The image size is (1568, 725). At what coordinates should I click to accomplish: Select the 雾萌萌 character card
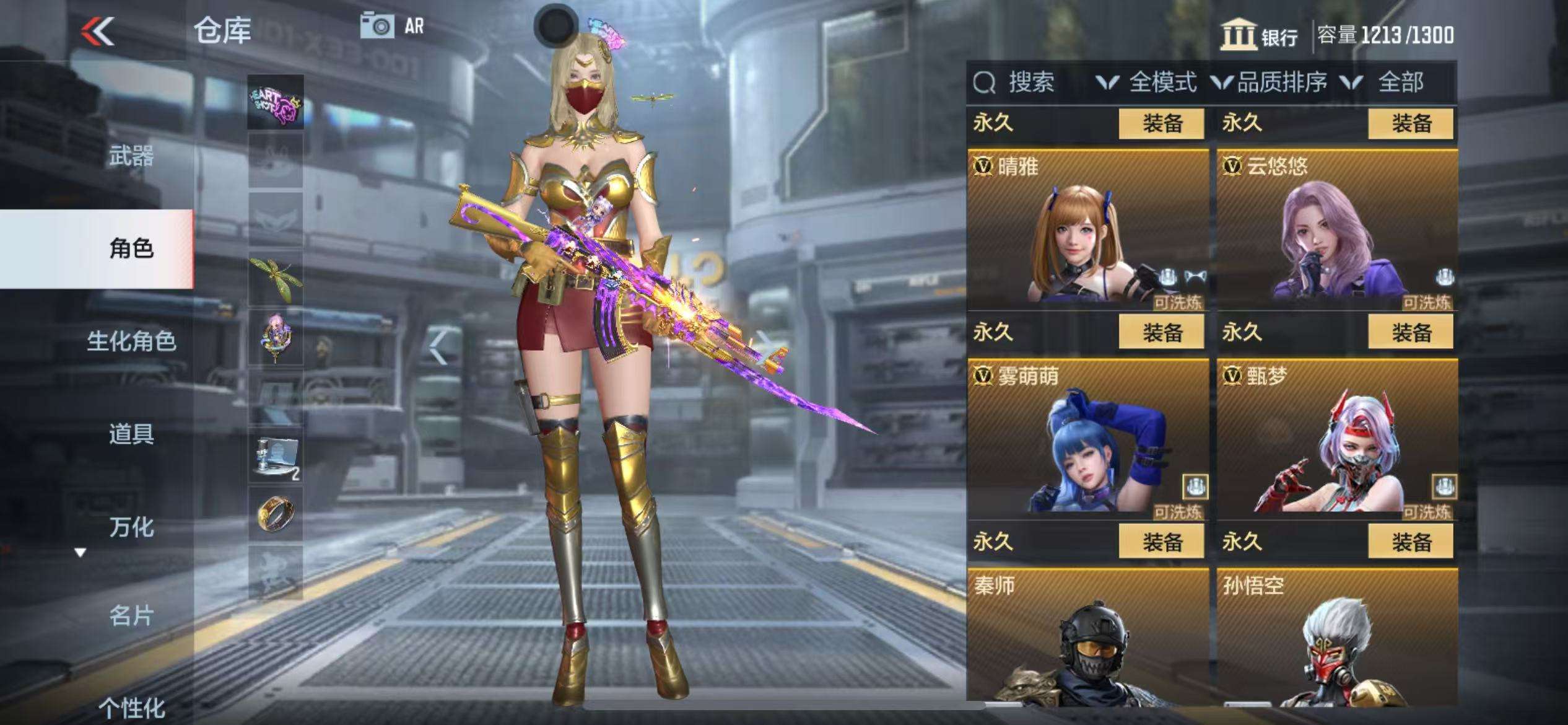pyautogui.click(x=1087, y=439)
